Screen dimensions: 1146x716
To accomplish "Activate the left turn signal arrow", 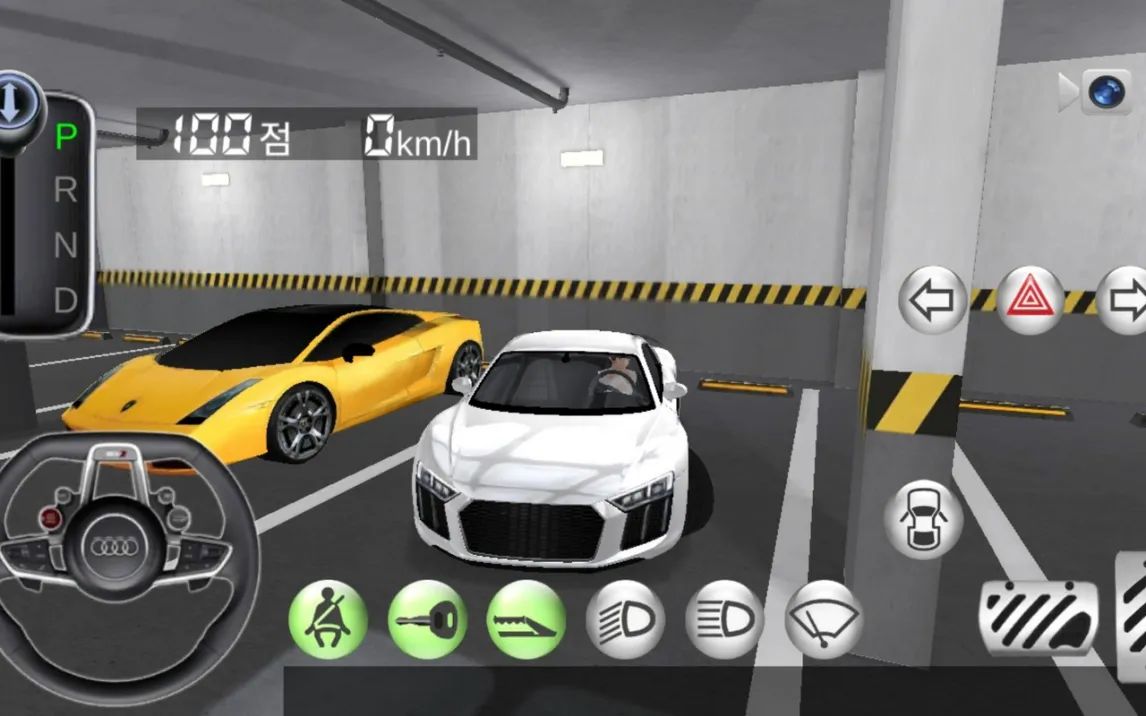I will pyautogui.click(x=933, y=300).
